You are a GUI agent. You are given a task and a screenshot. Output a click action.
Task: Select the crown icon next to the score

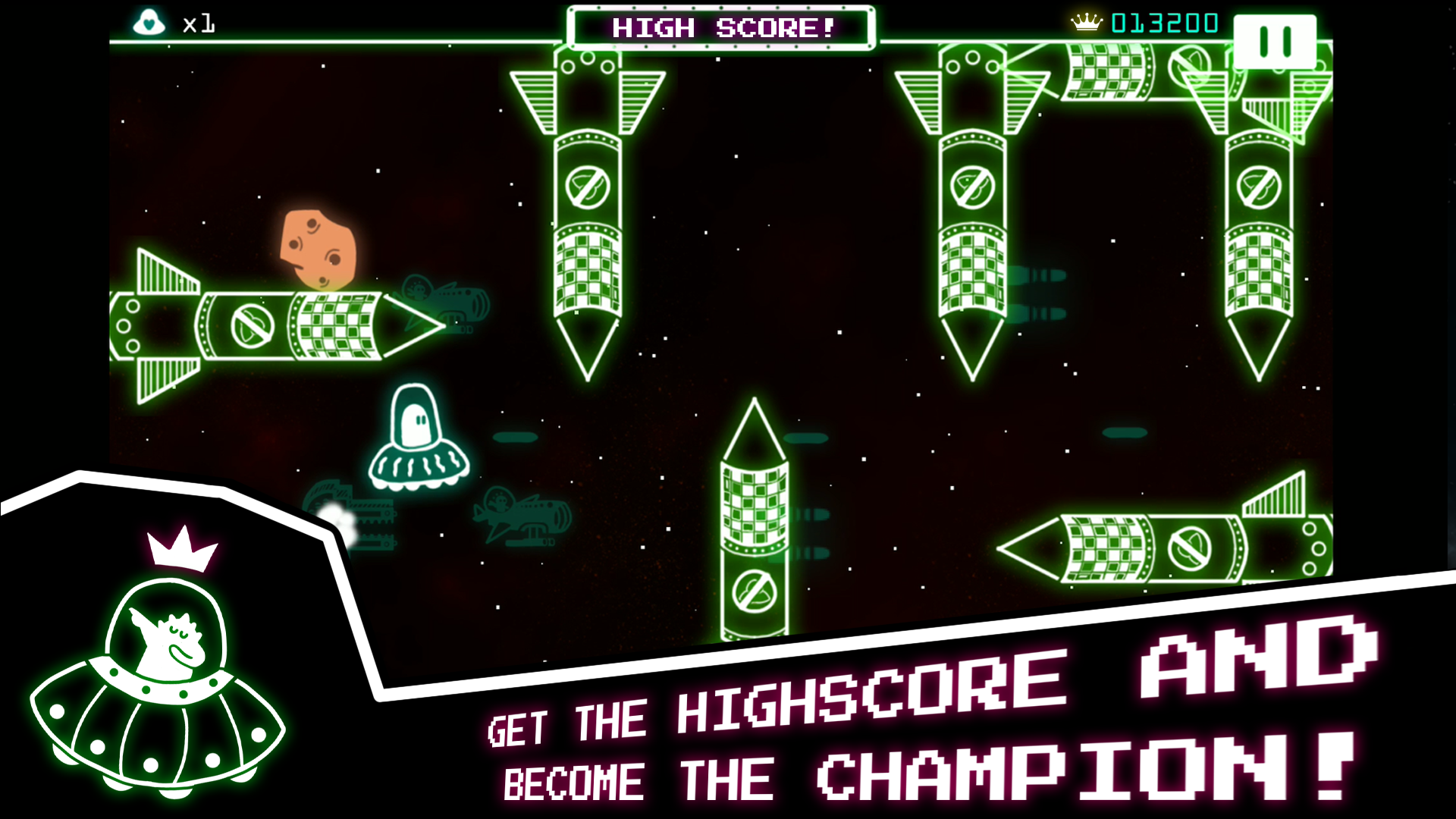pyautogui.click(x=1086, y=22)
